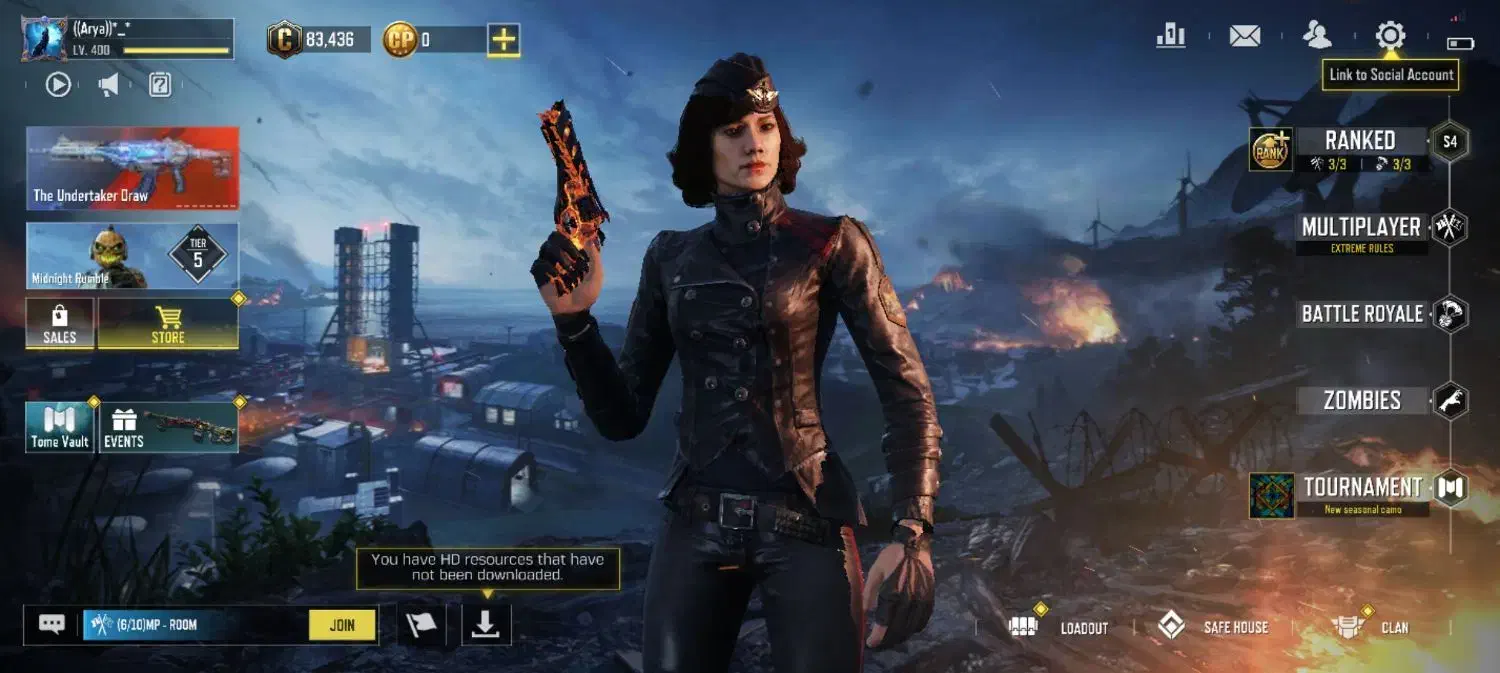Open the Tome Vault
This screenshot has height=673, width=1500.
pos(60,427)
